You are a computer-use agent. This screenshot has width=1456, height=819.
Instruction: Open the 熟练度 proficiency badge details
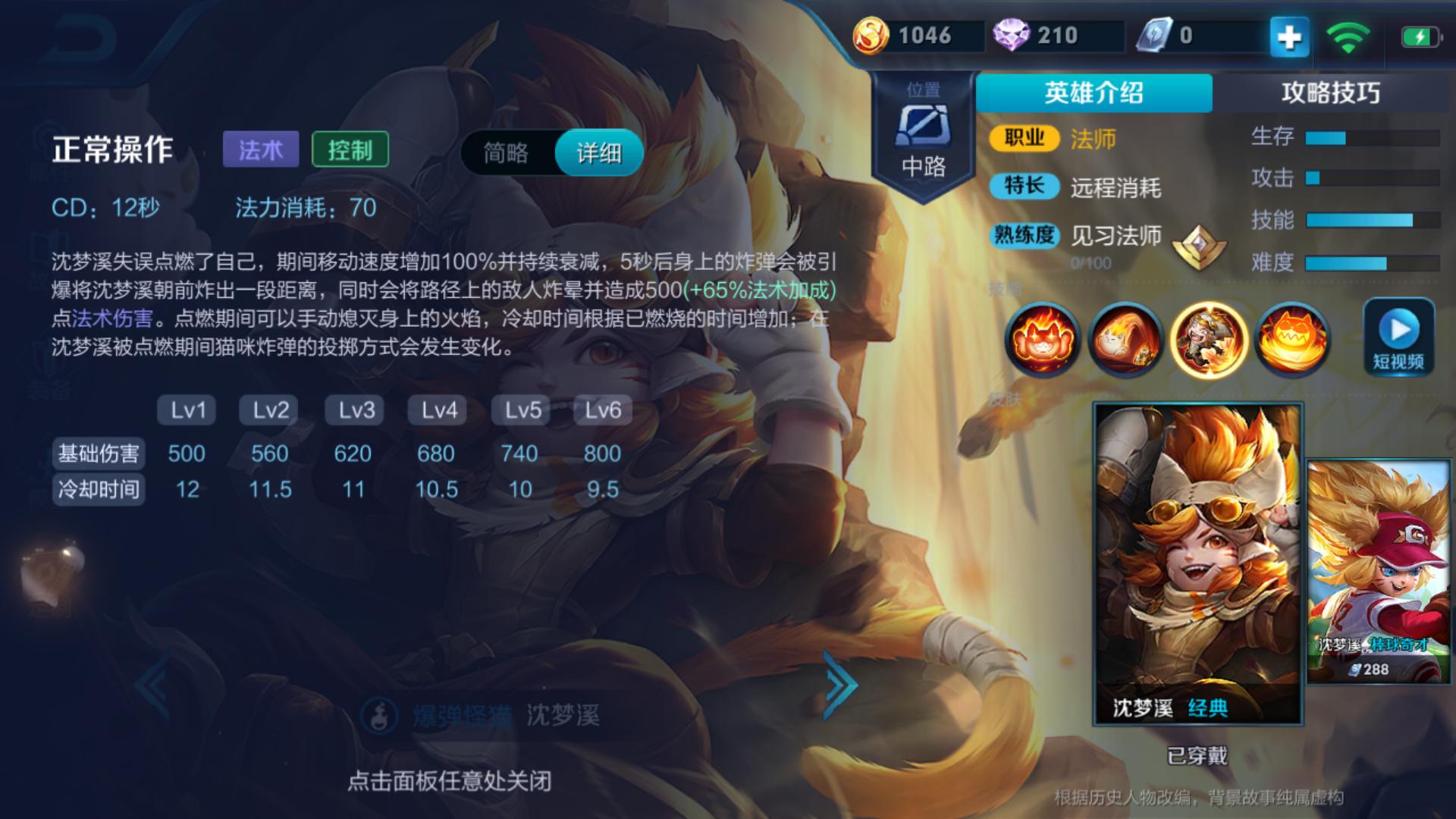point(1024,237)
